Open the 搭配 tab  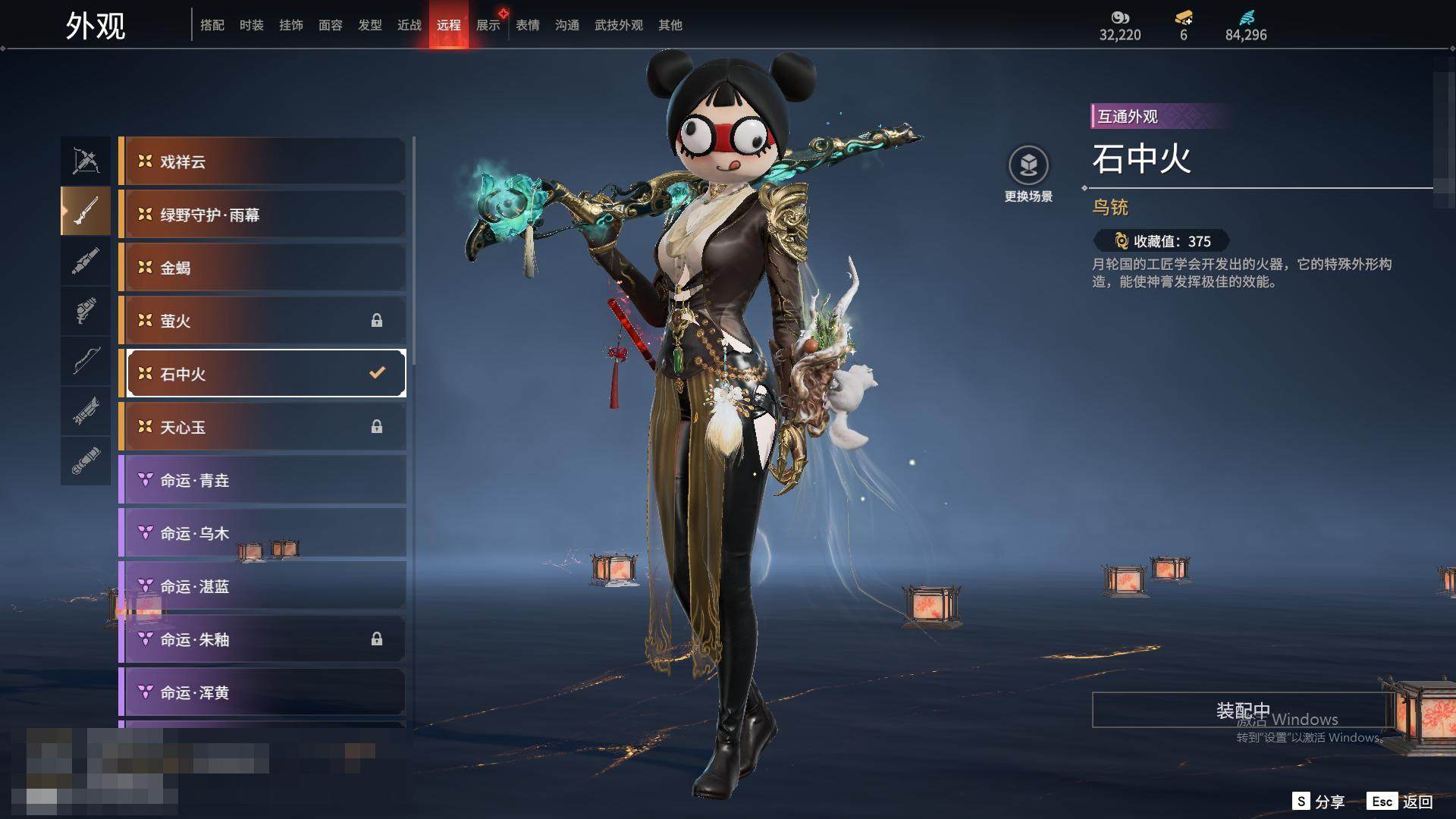[212, 25]
